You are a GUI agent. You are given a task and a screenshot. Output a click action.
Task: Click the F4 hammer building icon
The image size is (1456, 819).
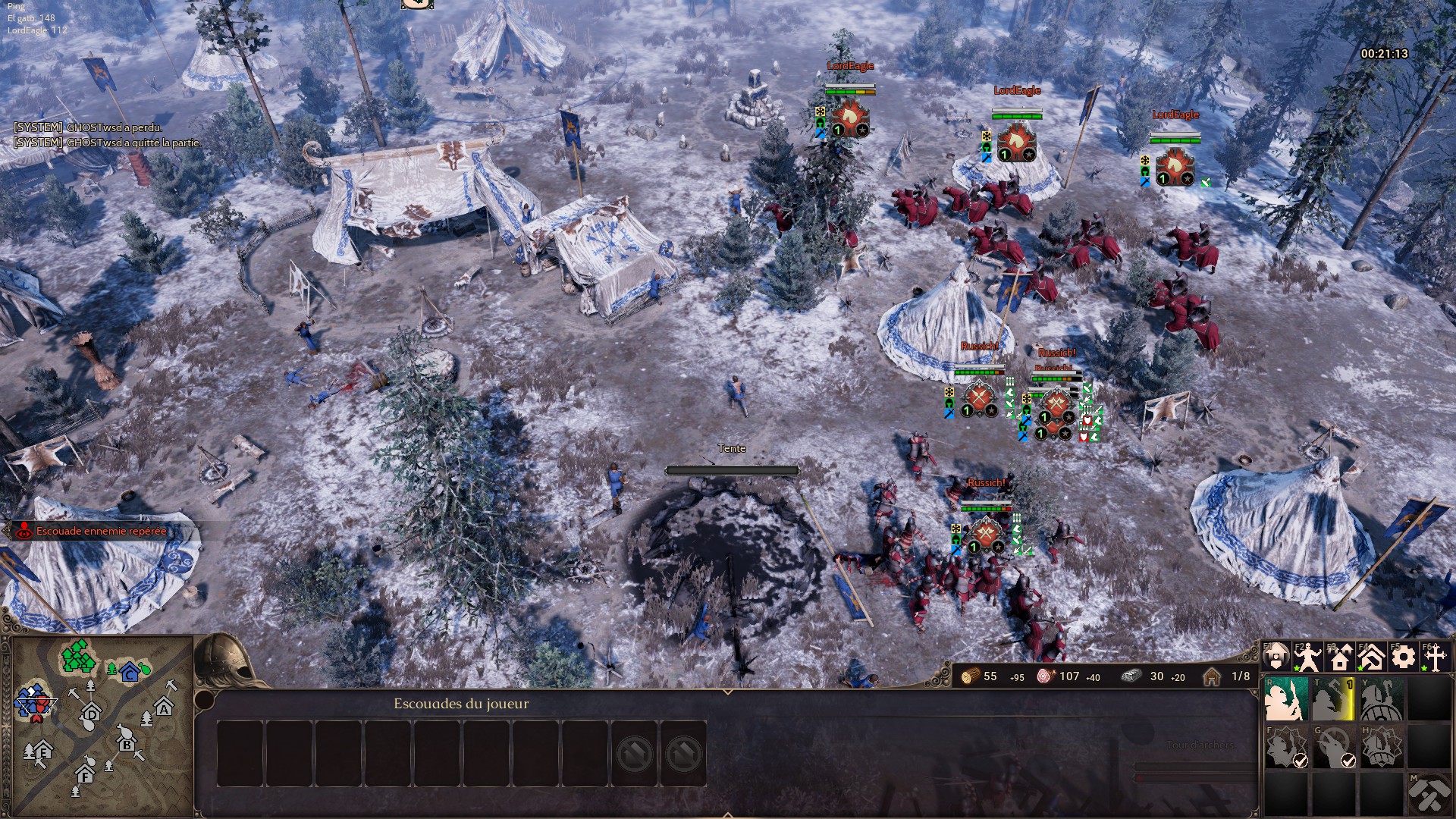pos(1372,657)
